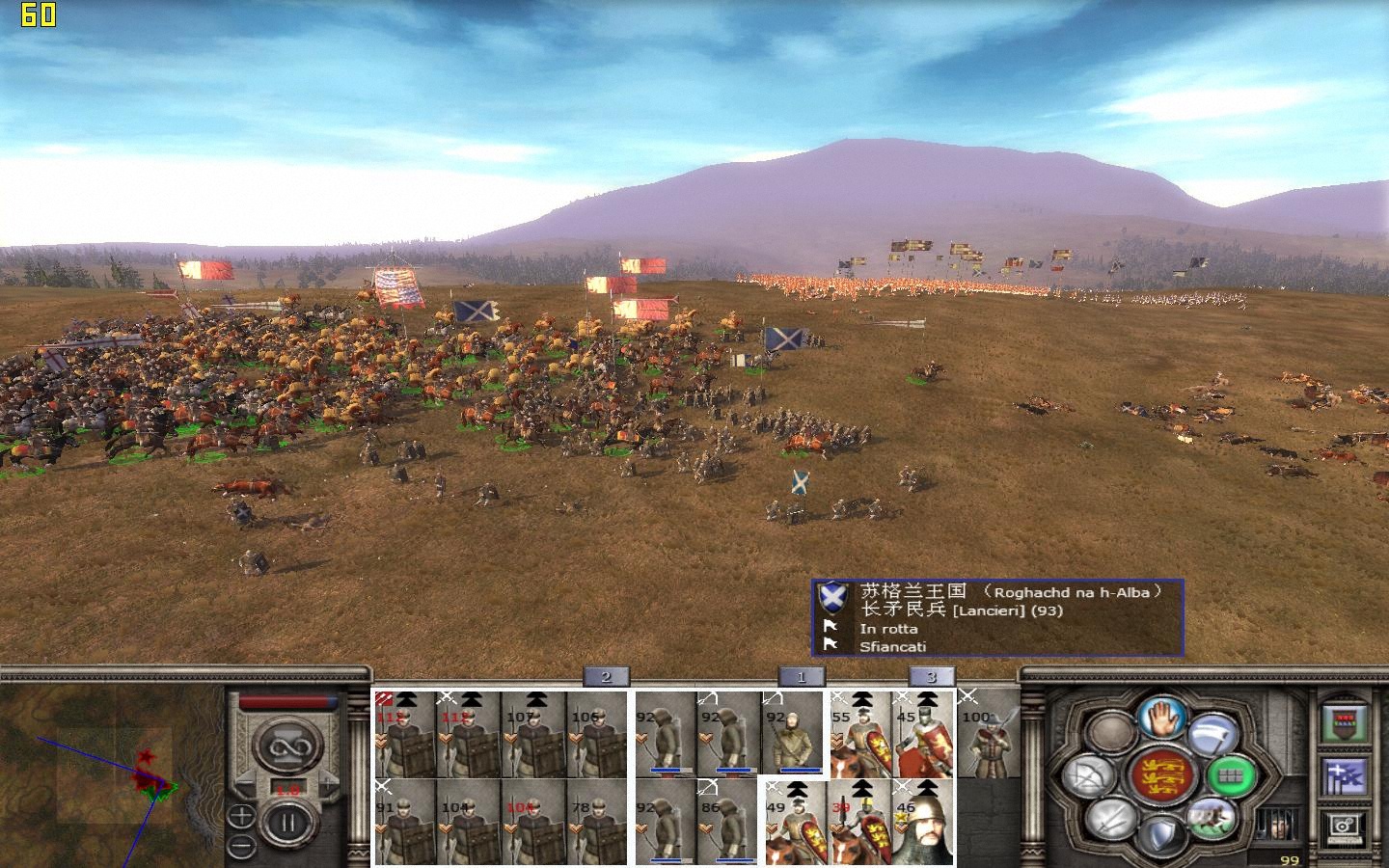Select group 2 tab
The height and width of the screenshot is (868, 1389).
pos(606,676)
